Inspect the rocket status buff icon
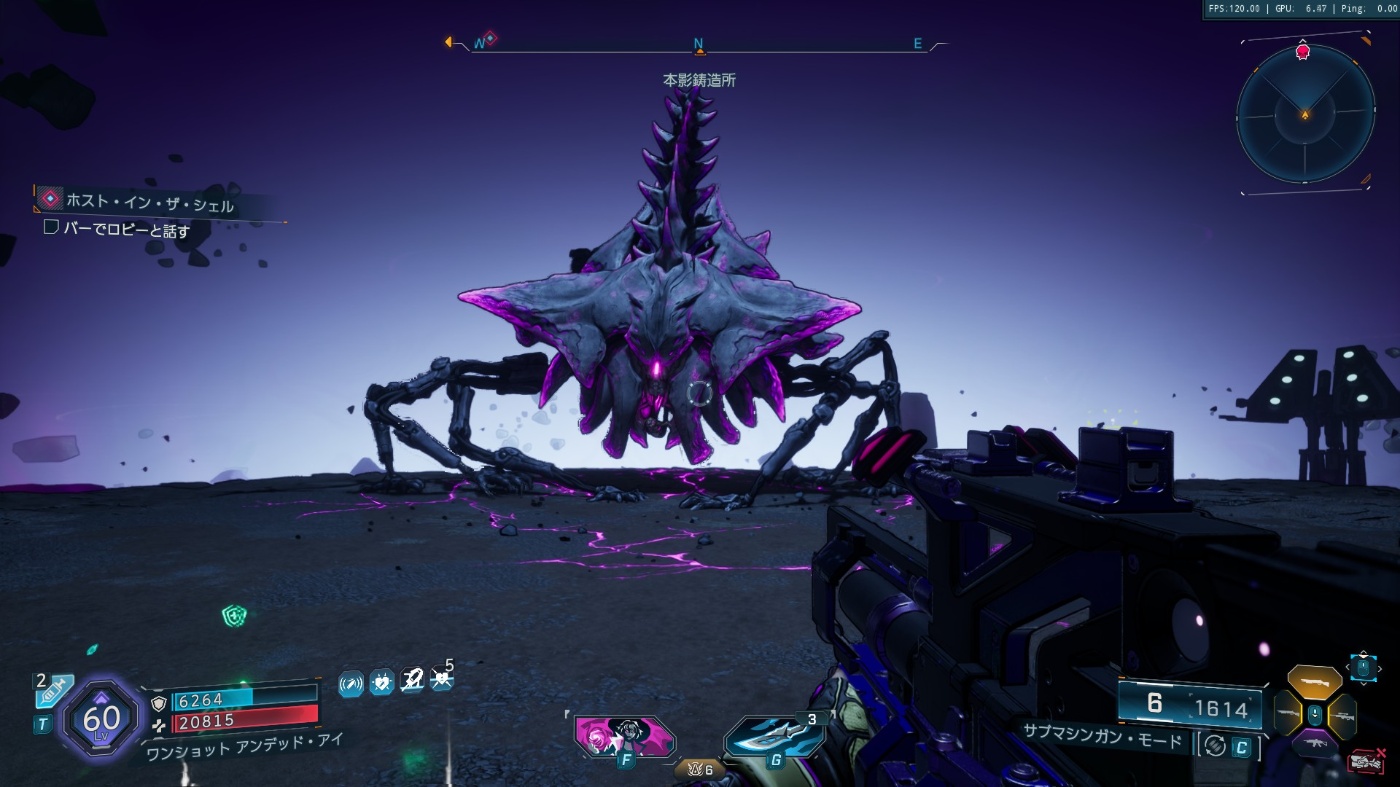This screenshot has width=1400, height=787. (411, 682)
